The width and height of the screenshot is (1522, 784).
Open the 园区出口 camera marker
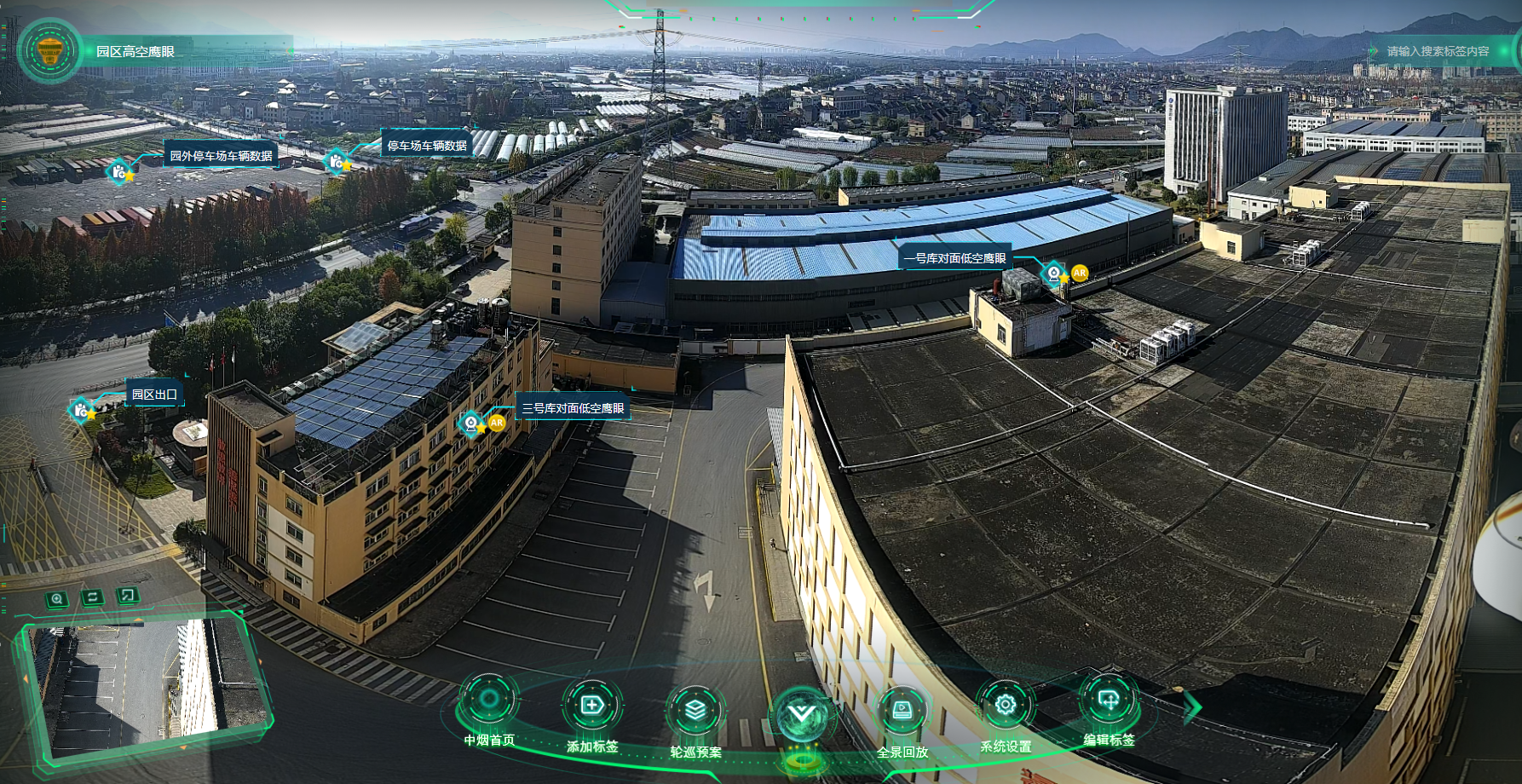click(81, 410)
